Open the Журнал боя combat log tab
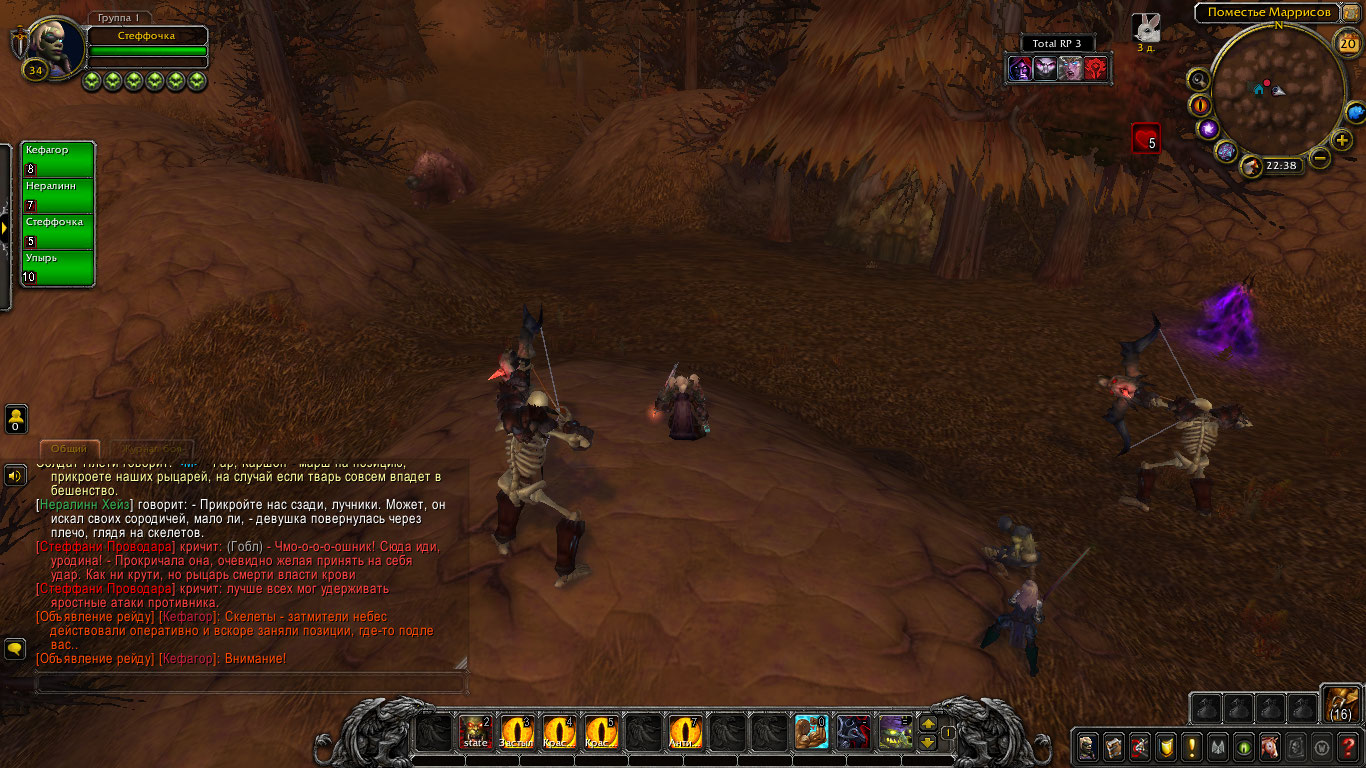 tap(152, 450)
